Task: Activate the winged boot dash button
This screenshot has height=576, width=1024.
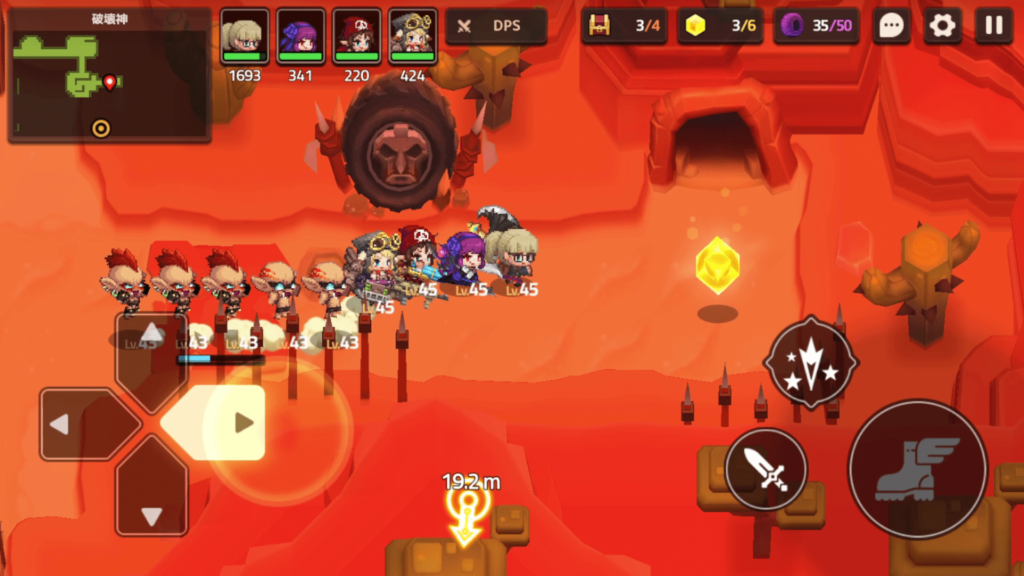Action: tap(917, 469)
